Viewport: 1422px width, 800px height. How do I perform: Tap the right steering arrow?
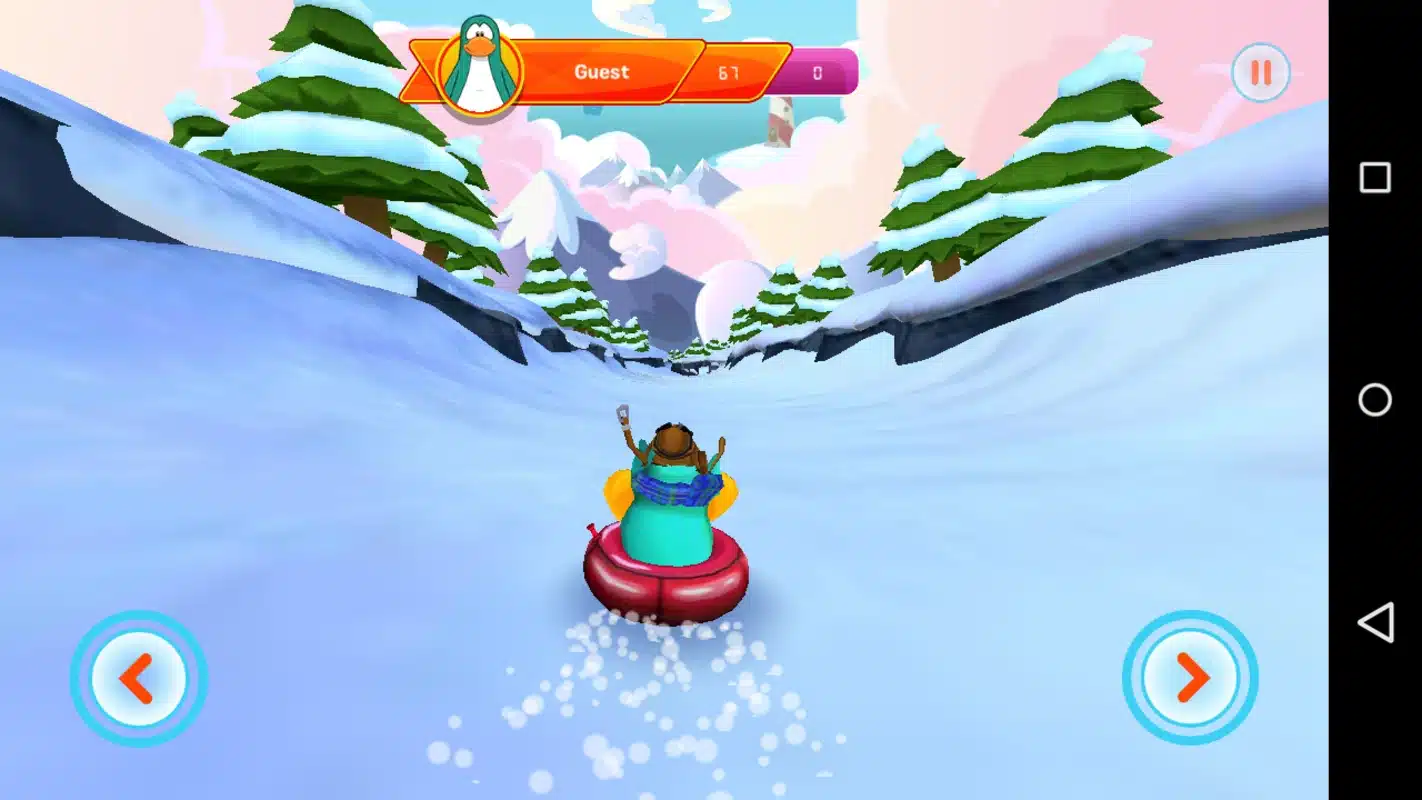coord(1190,677)
